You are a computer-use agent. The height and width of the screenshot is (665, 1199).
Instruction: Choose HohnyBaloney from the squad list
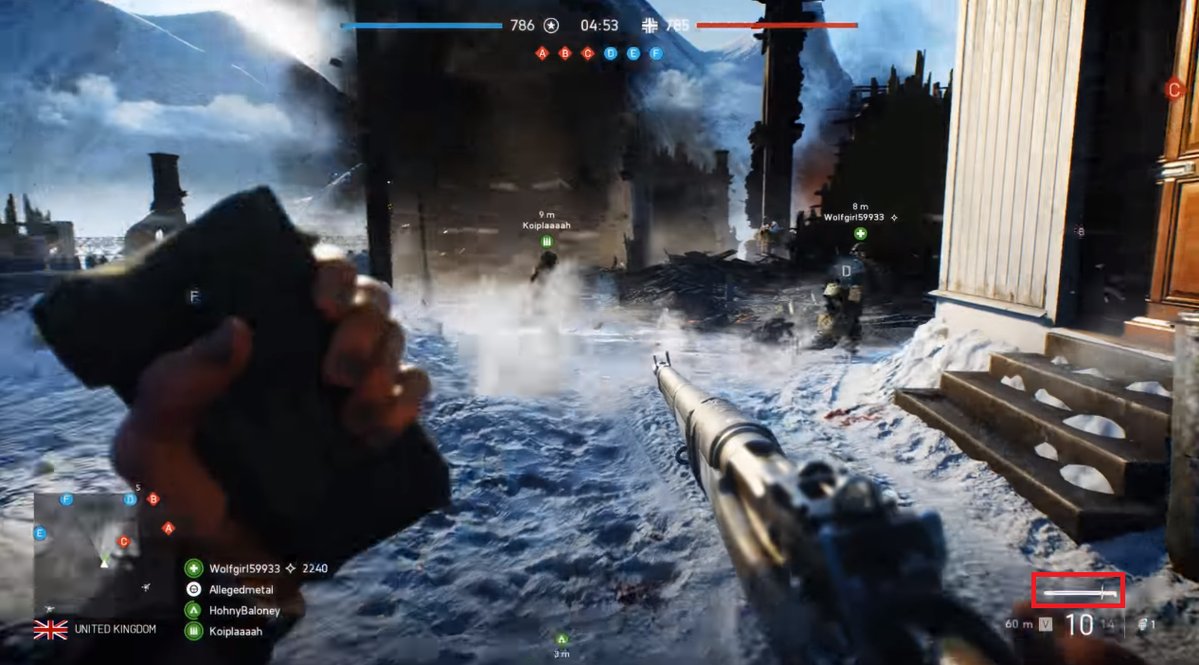point(244,610)
